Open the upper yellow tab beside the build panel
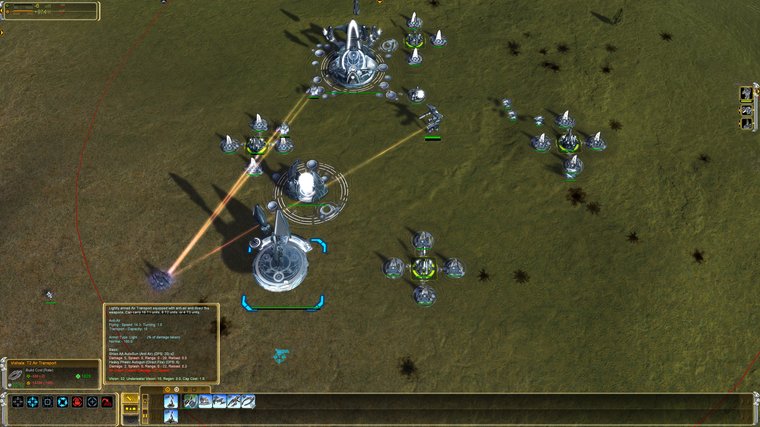The height and width of the screenshot is (427, 760). click(x=130, y=397)
